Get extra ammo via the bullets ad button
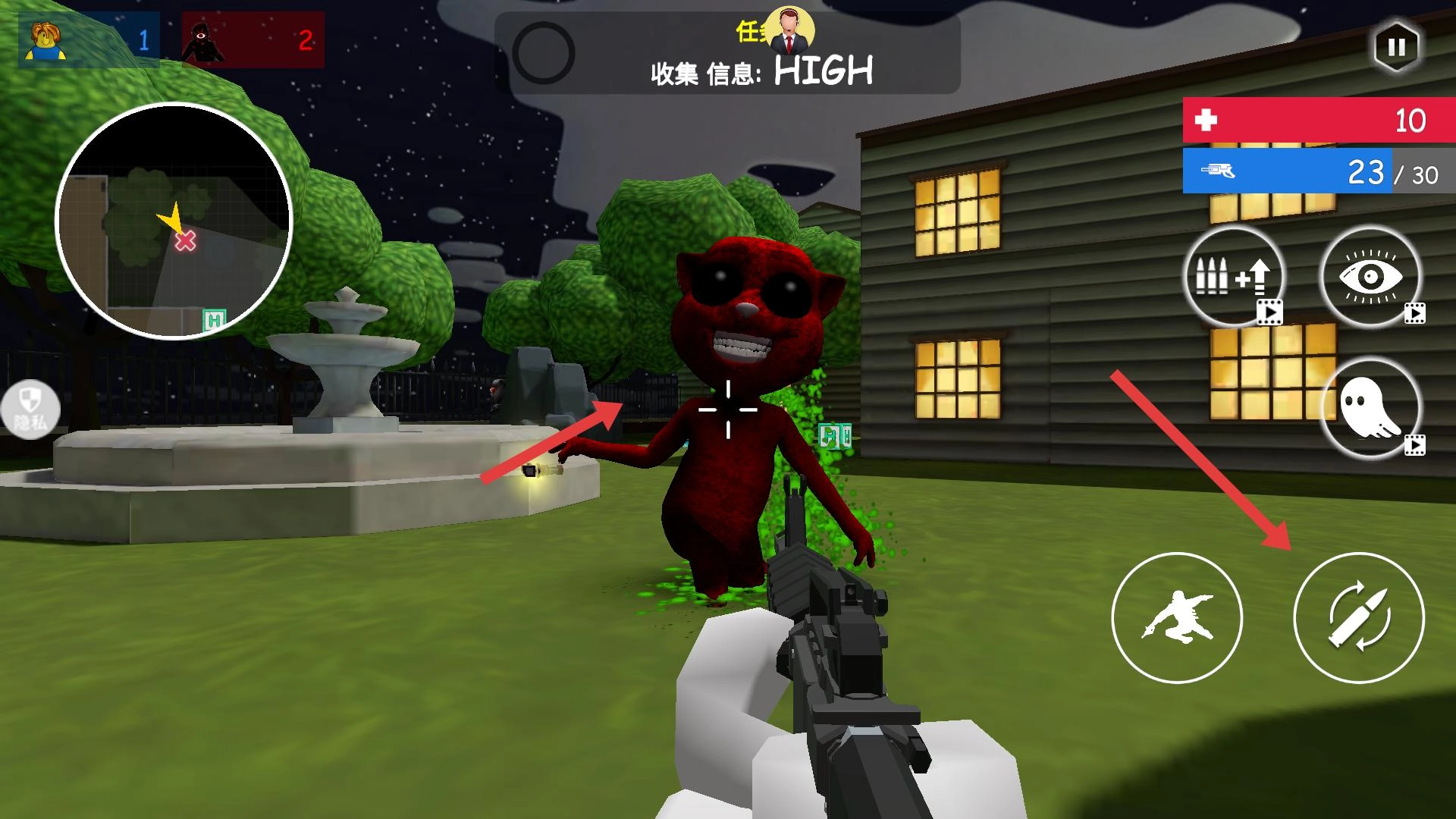The width and height of the screenshot is (1456, 819). point(1233,278)
